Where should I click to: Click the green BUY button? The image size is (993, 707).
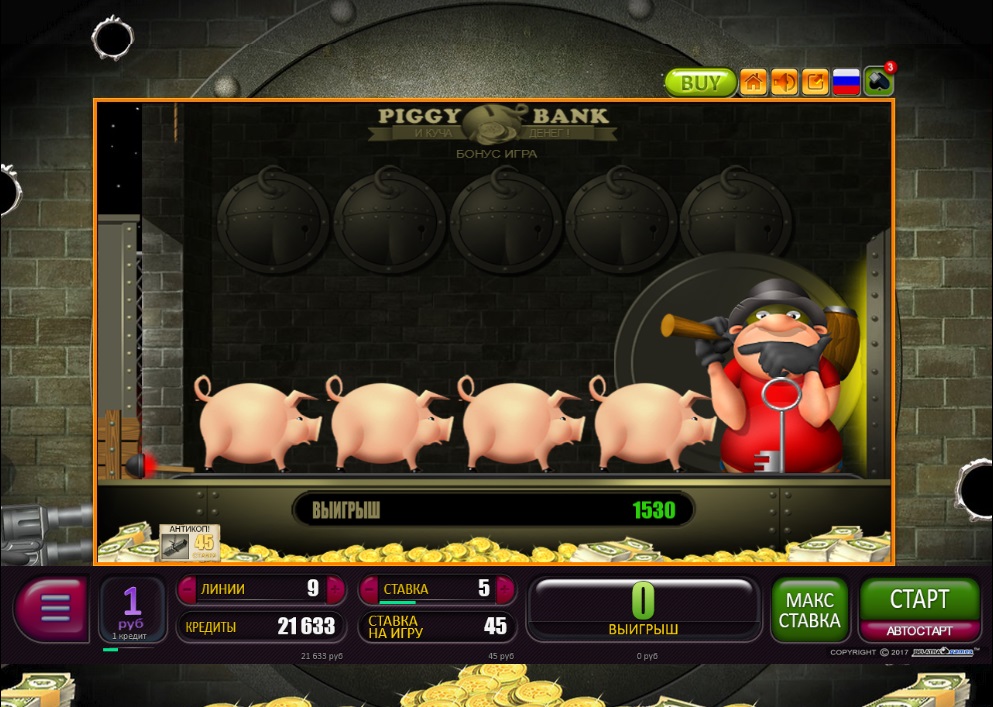[700, 82]
